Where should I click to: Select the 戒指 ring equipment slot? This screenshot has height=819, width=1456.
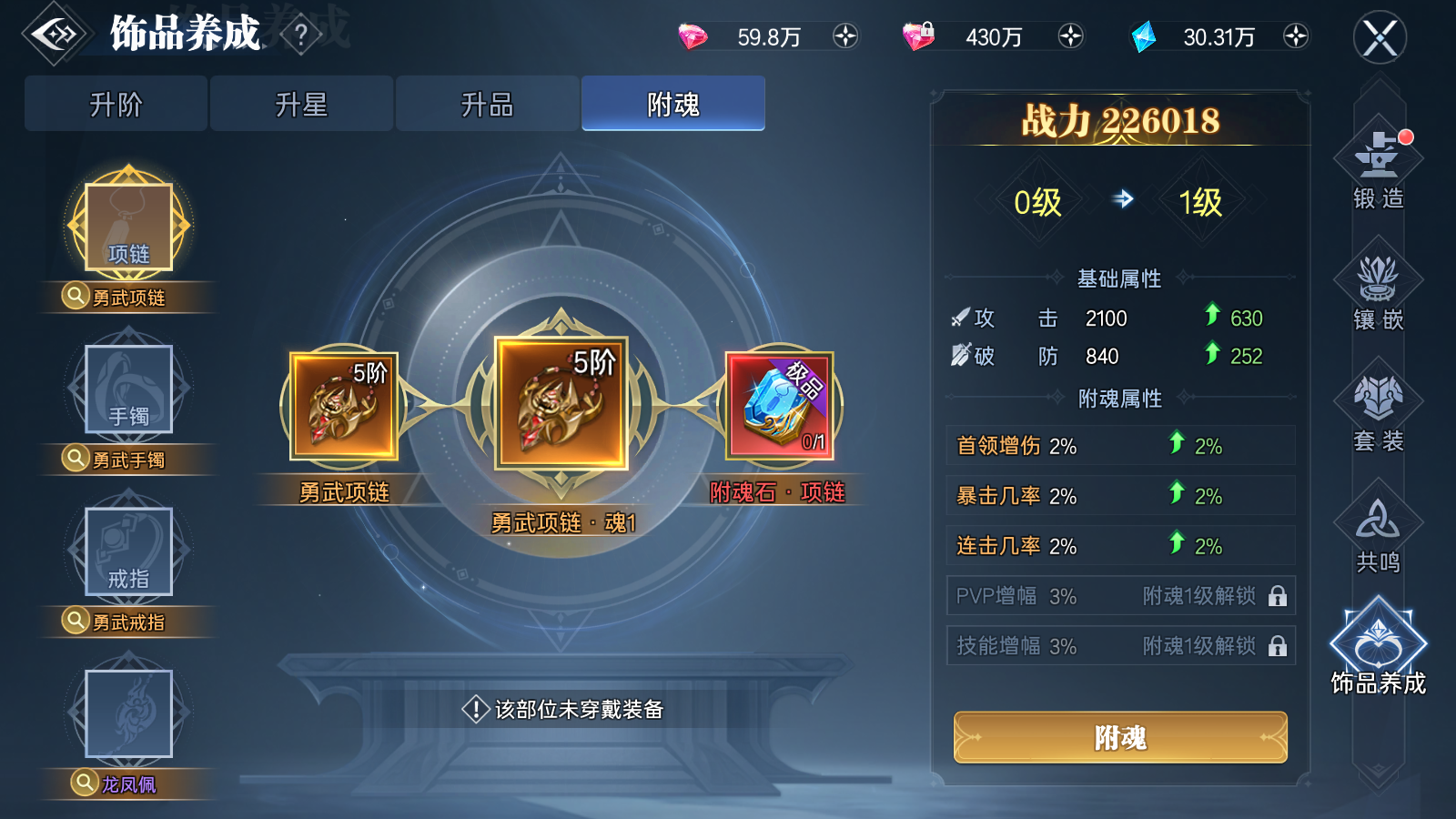click(x=127, y=551)
